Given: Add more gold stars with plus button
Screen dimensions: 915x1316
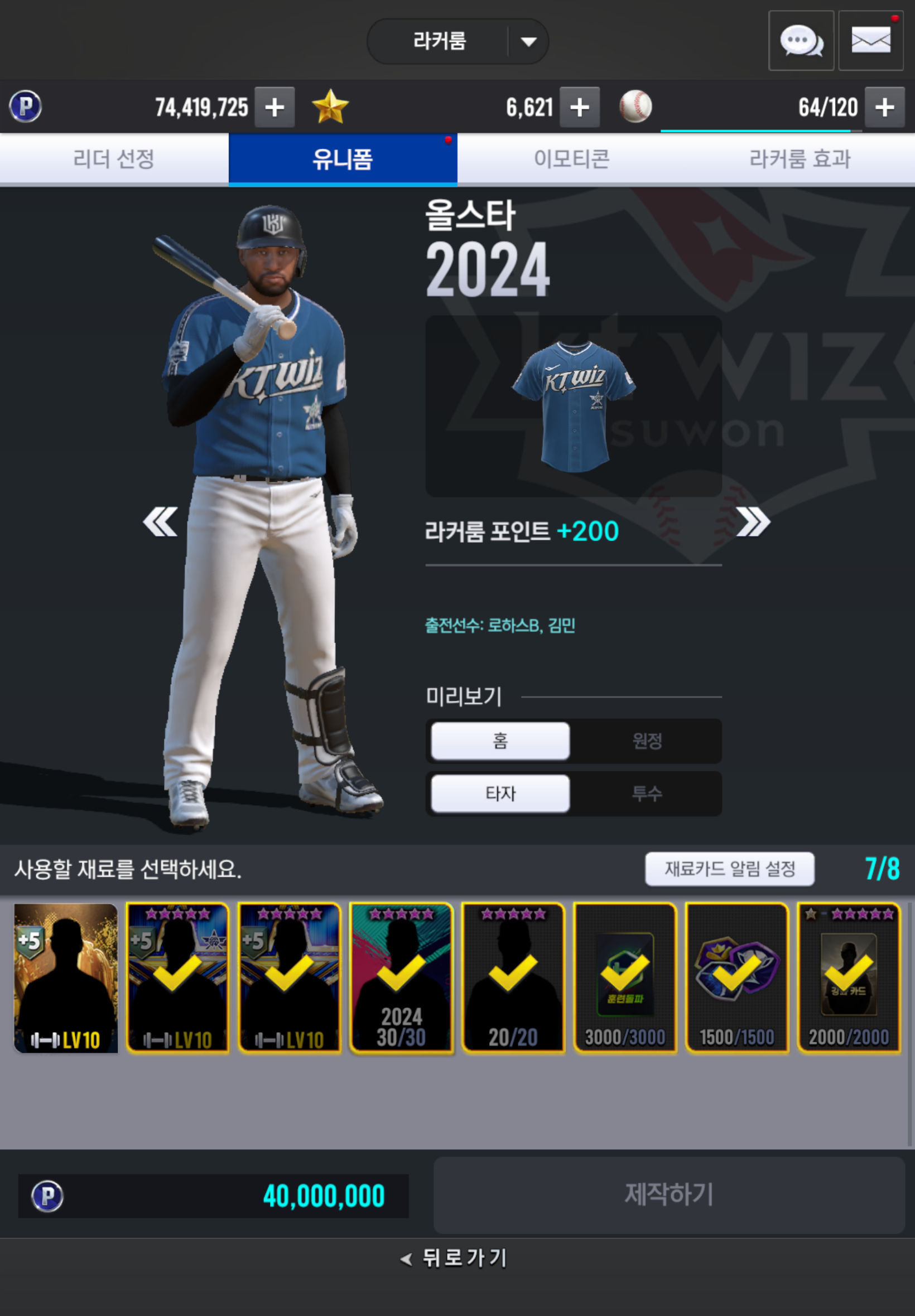Looking at the screenshot, I should point(579,107).
